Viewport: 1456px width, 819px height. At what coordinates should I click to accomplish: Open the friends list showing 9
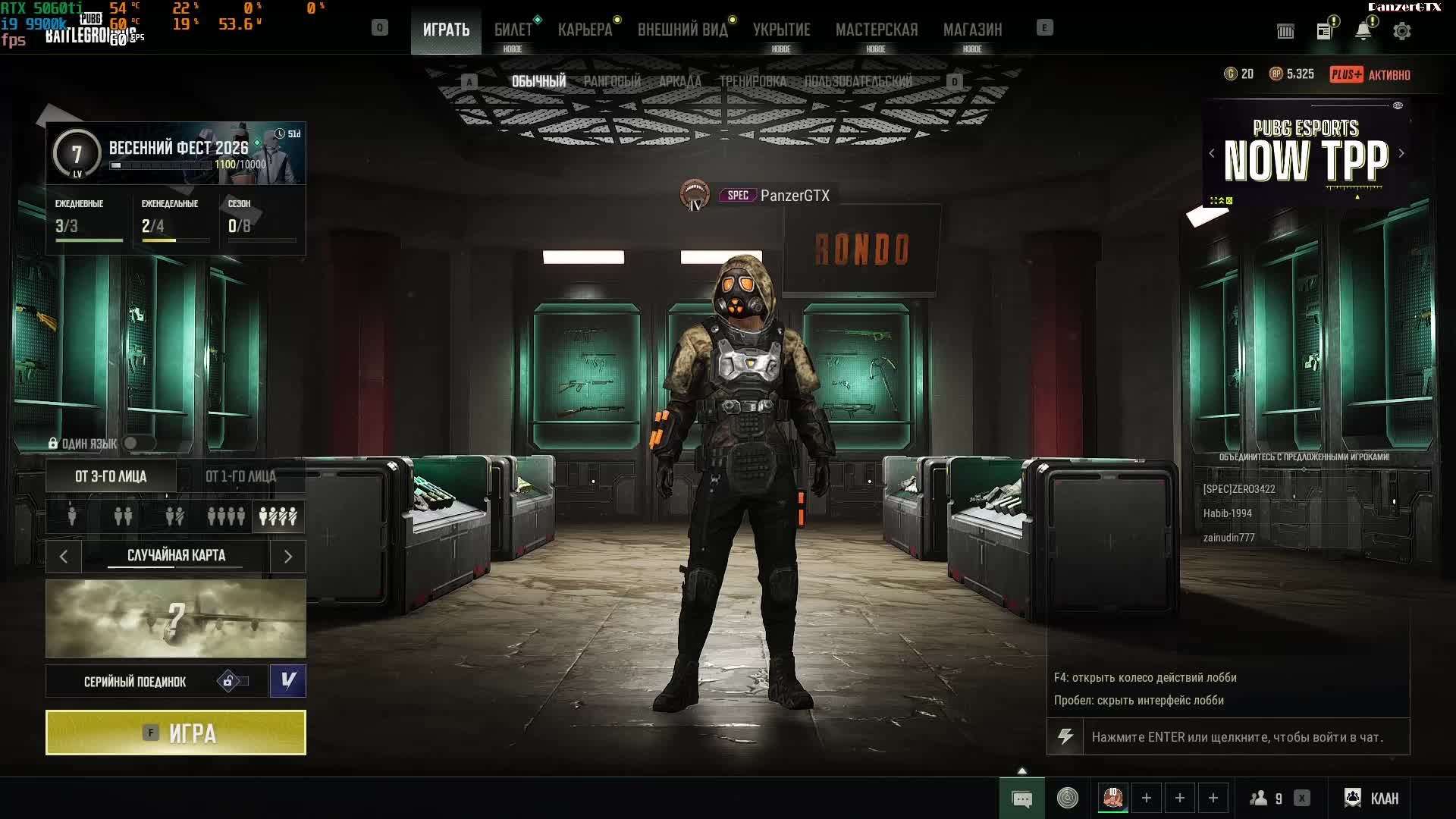click(1267, 798)
